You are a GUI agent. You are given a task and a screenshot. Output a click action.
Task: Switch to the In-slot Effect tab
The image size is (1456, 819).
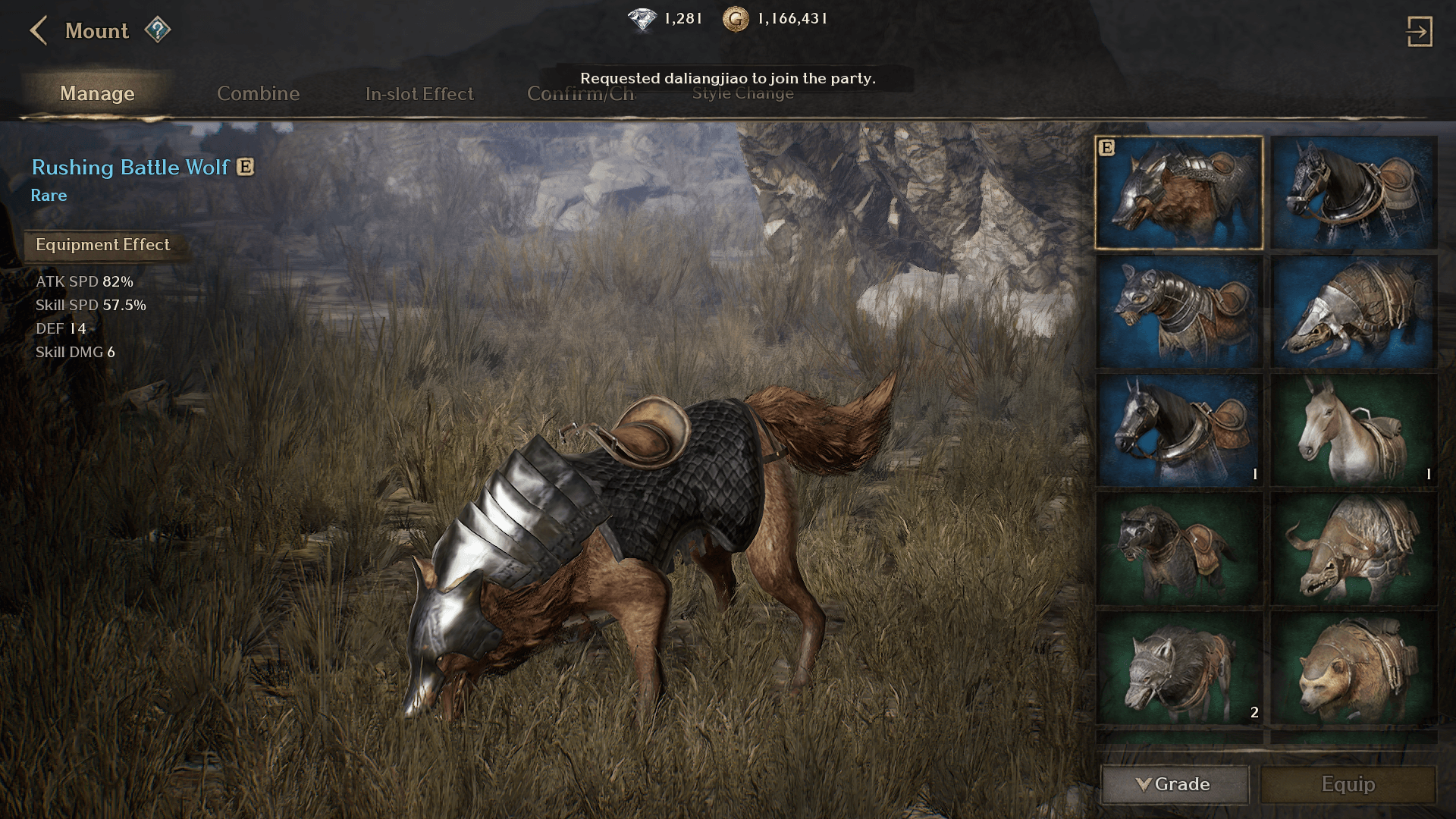(x=419, y=93)
